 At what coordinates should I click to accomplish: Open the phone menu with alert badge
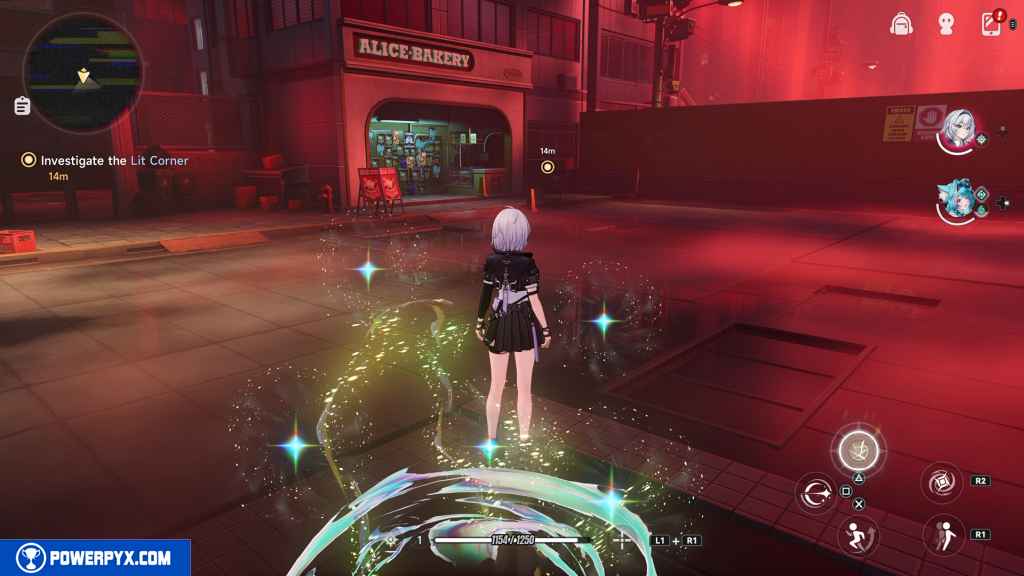[x=992, y=23]
